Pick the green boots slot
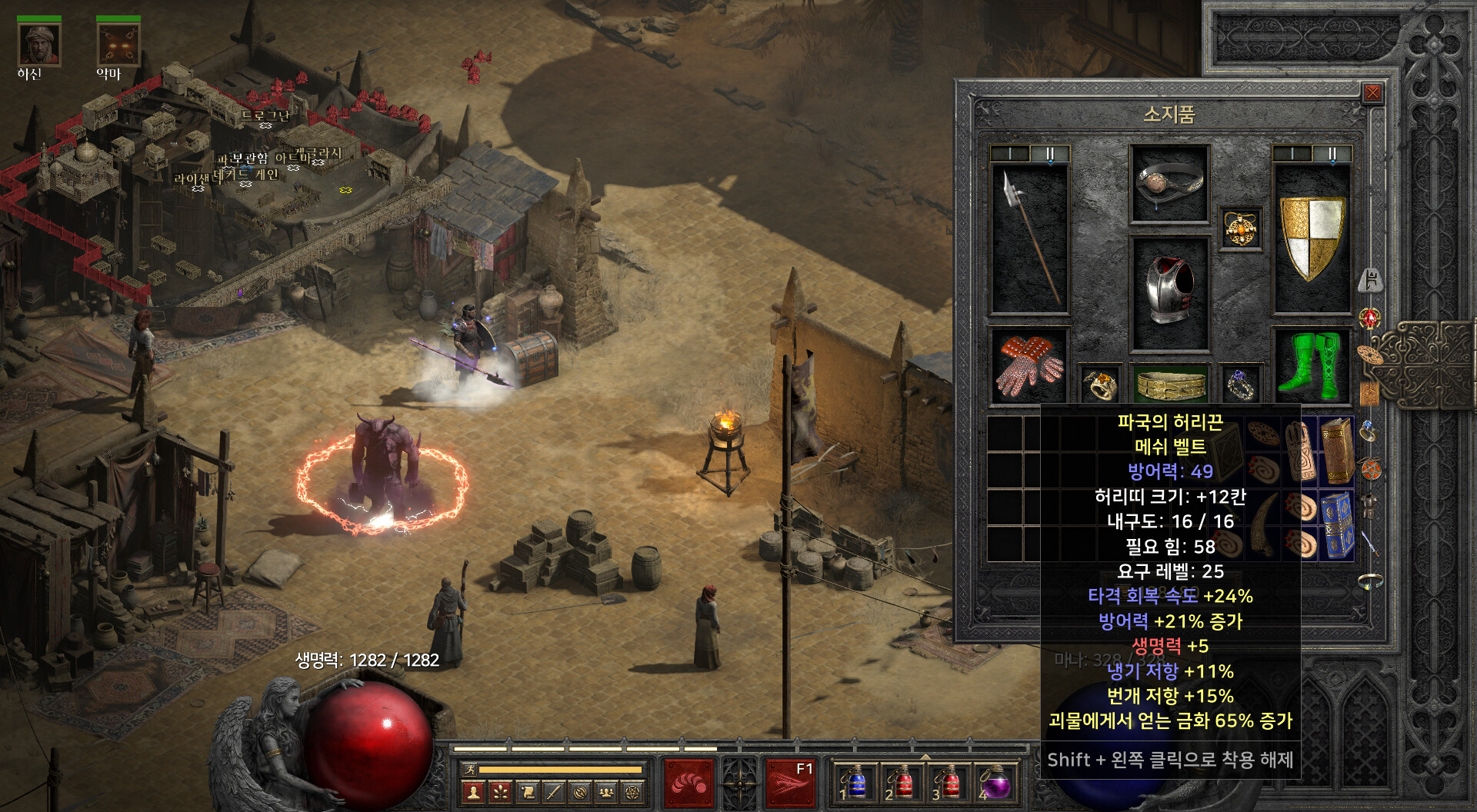Image resolution: width=1477 pixels, height=812 pixels. (1312, 366)
